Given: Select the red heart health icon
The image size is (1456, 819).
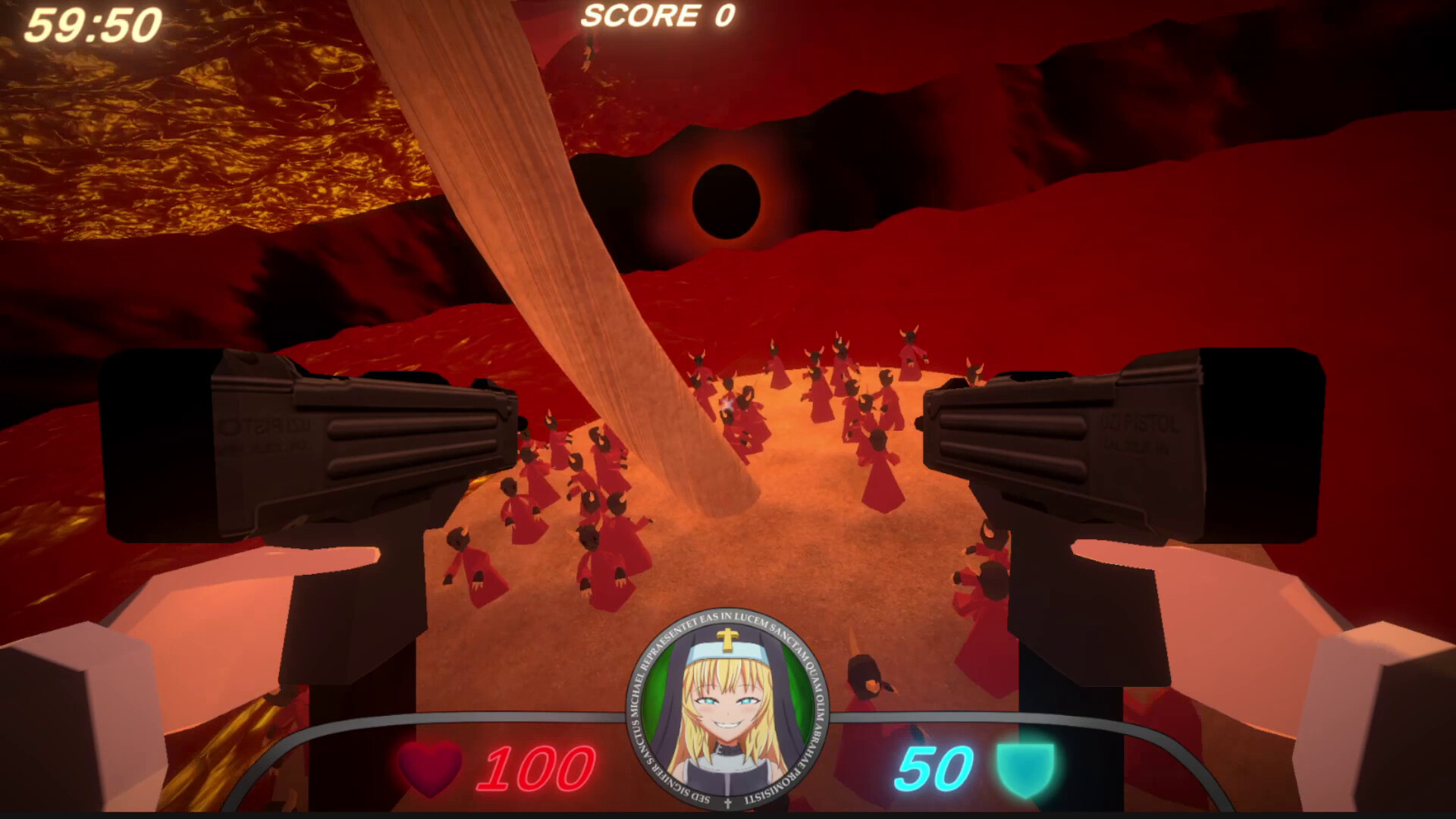Looking at the screenshot, I should [430, 767].
